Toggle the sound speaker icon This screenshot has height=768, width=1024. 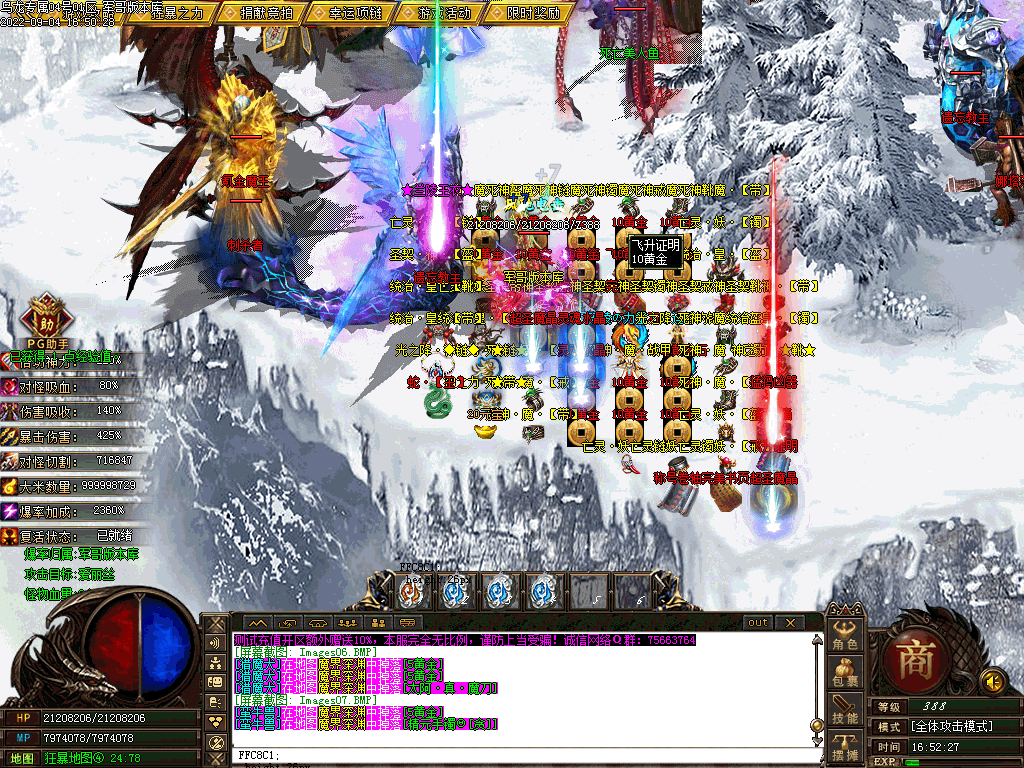coord(992,681)
